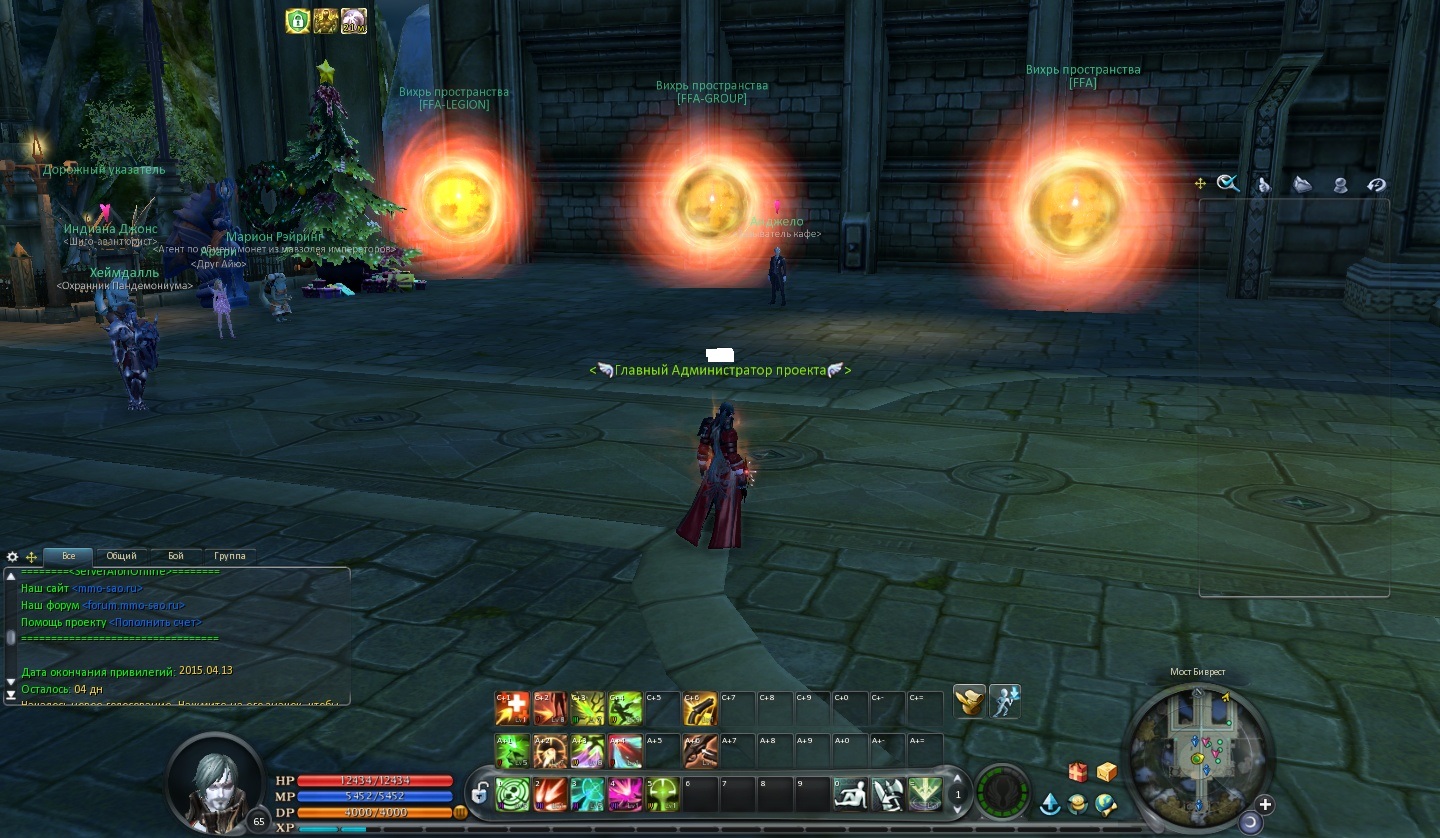The width and height of the screenshot is (1440, 838).
Task: Click the hotbar page up arrow
Action: coord(958,778)
